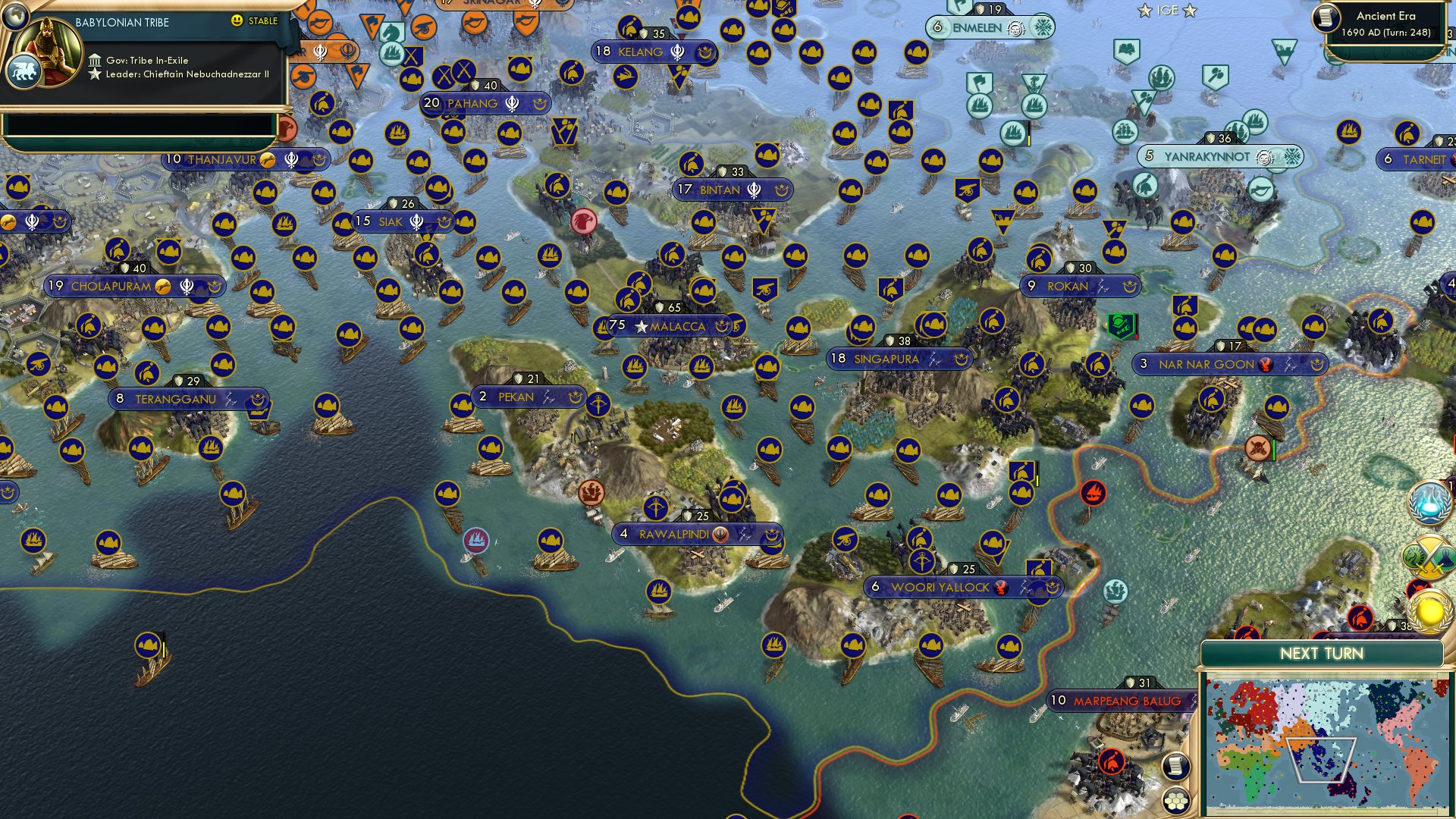The width and height of the screenshot is (1456, 819).
Task: Select the Babylon winged-lion civilization icon
Action: tap(24, 70)
